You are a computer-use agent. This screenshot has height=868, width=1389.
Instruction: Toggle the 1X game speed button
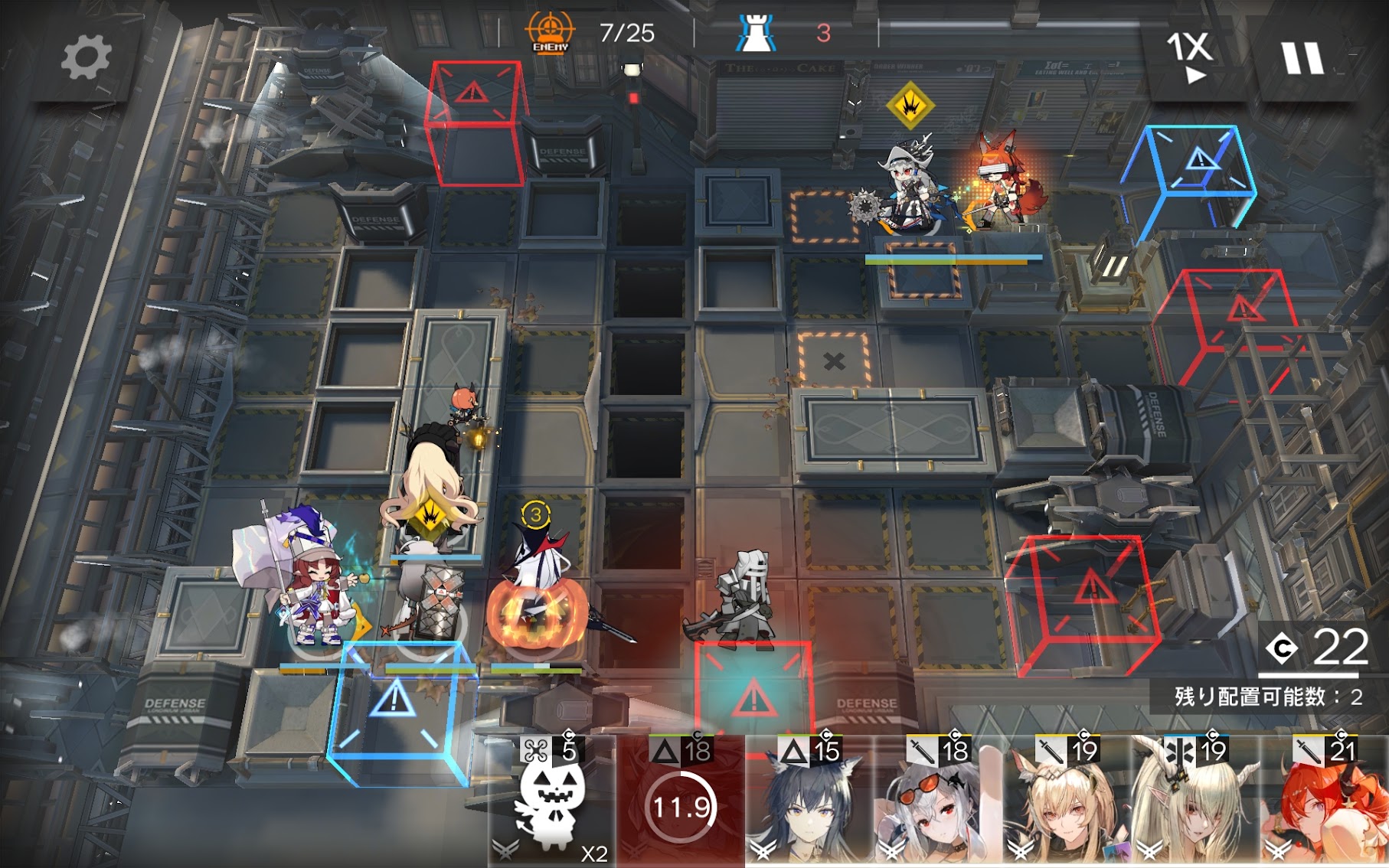point(1189,56)
